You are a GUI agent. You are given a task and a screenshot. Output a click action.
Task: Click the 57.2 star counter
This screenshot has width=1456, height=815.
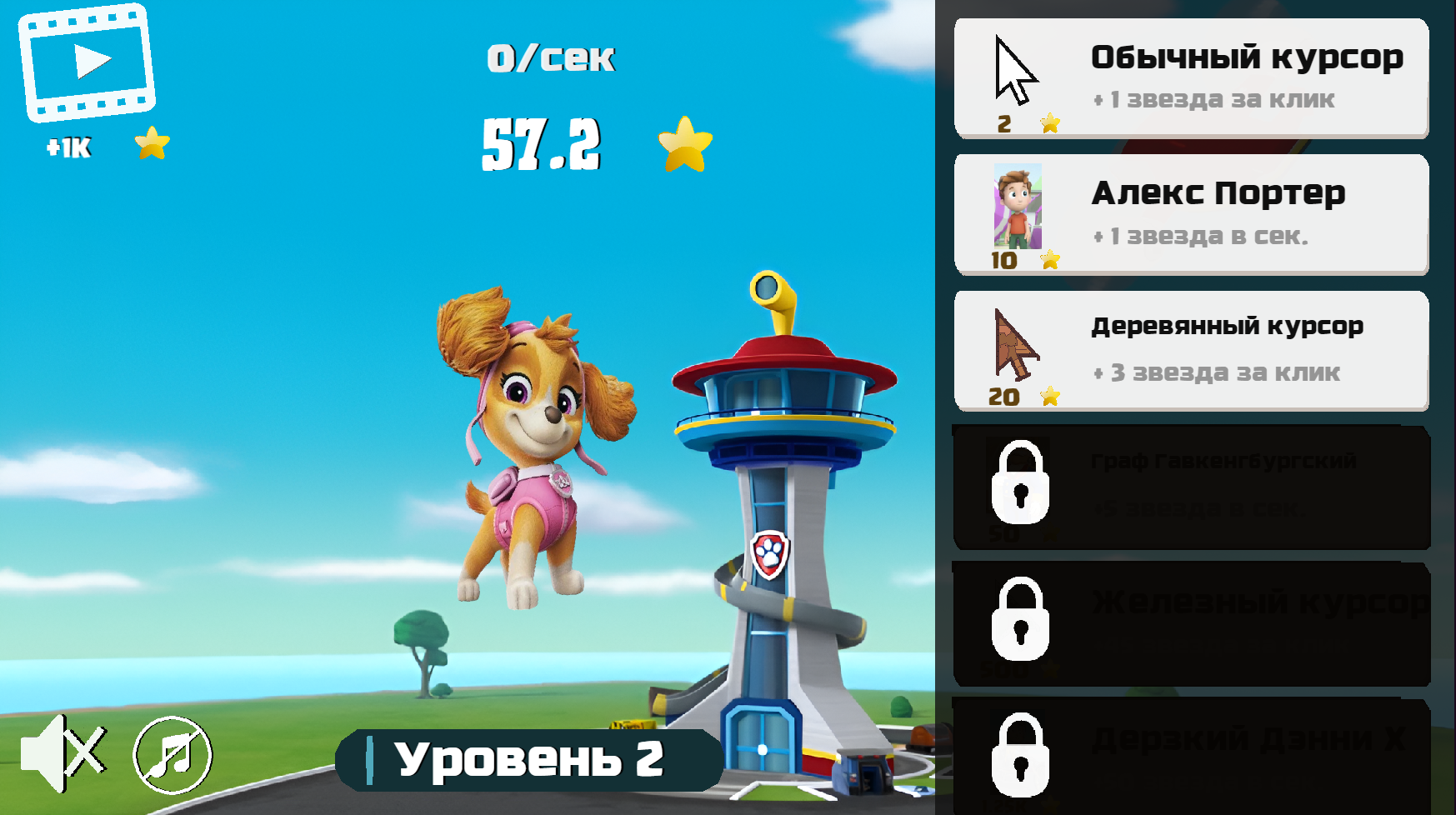[x=543, y=143]
